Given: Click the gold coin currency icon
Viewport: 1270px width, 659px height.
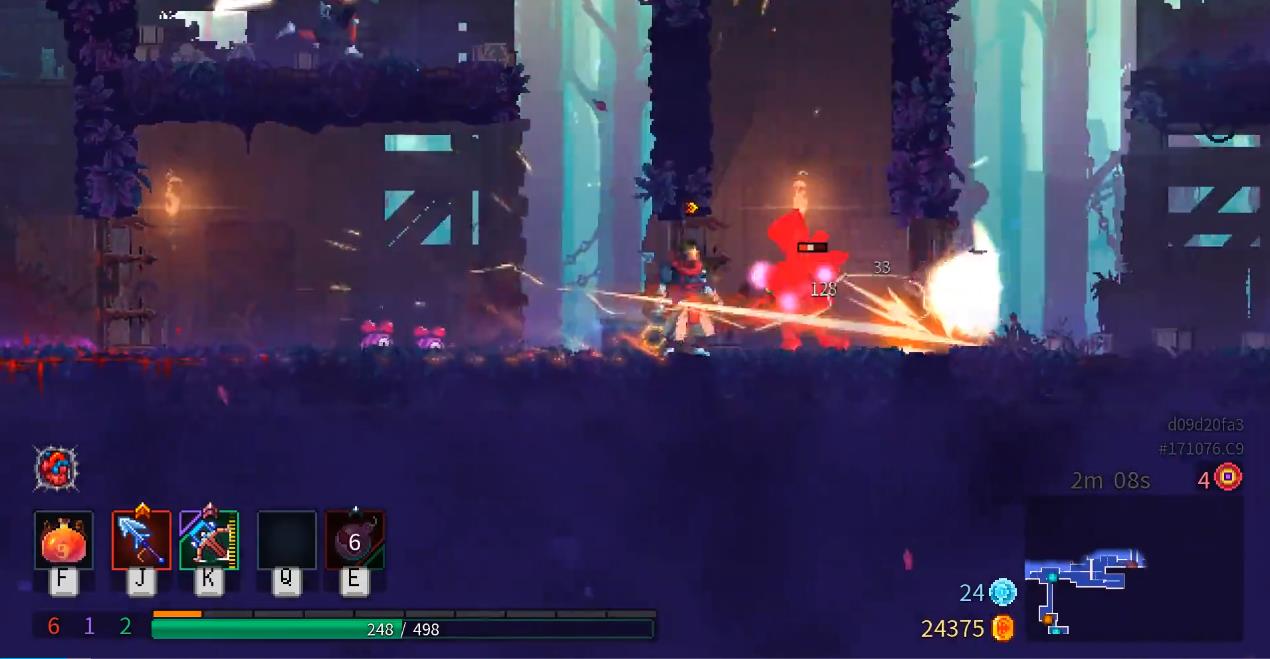Looking at the screenshot, I should pyautogui.click(x=1003, y=628).
